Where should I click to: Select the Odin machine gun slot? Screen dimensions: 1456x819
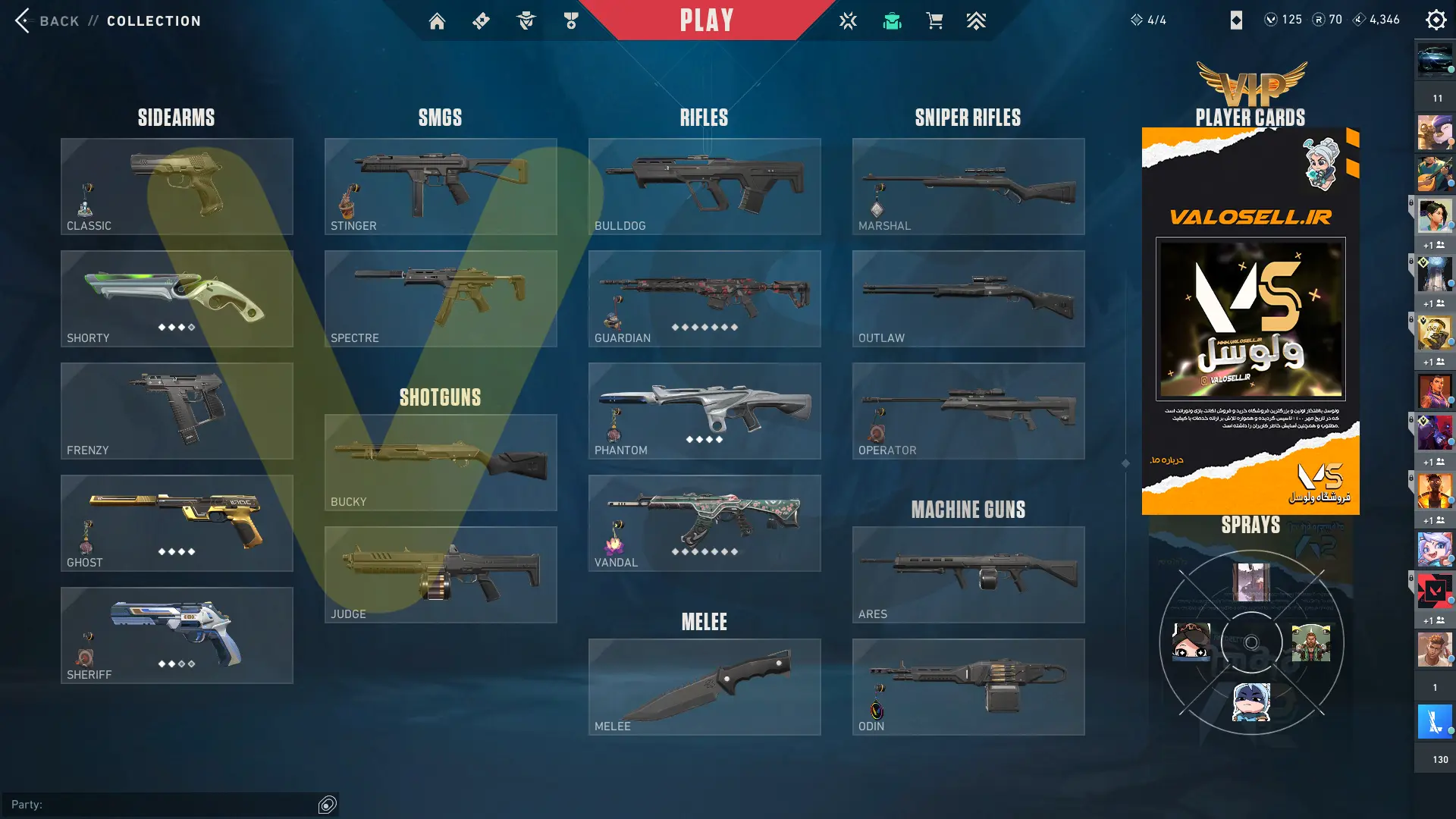click(968, 687)
